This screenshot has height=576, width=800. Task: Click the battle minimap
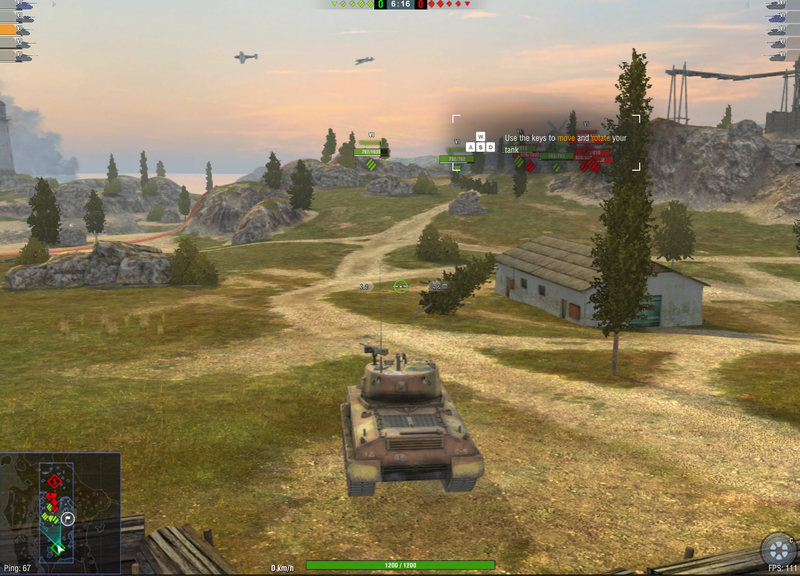(x=60, y=508)
